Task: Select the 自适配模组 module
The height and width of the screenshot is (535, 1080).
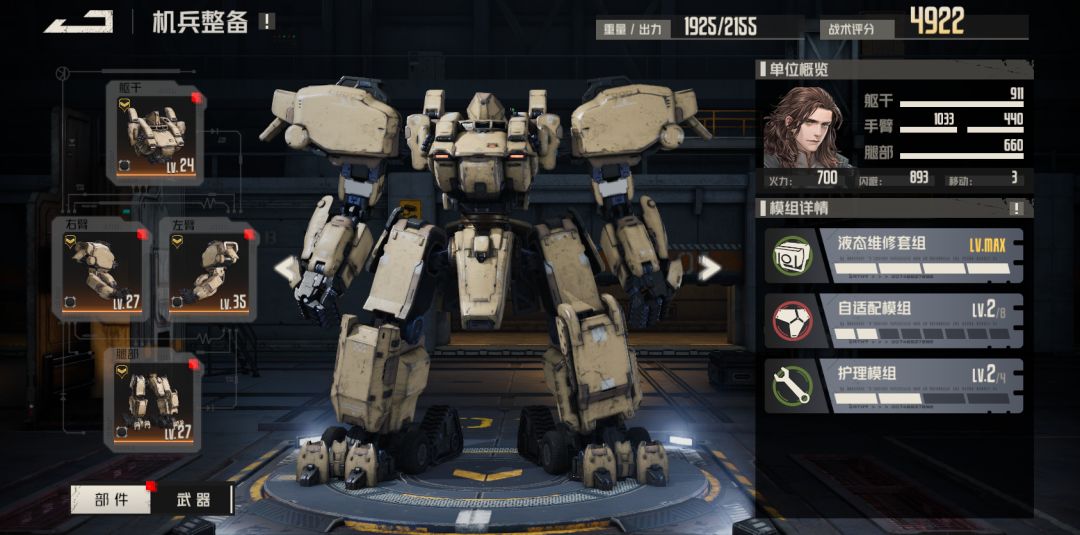Action: 894,320
